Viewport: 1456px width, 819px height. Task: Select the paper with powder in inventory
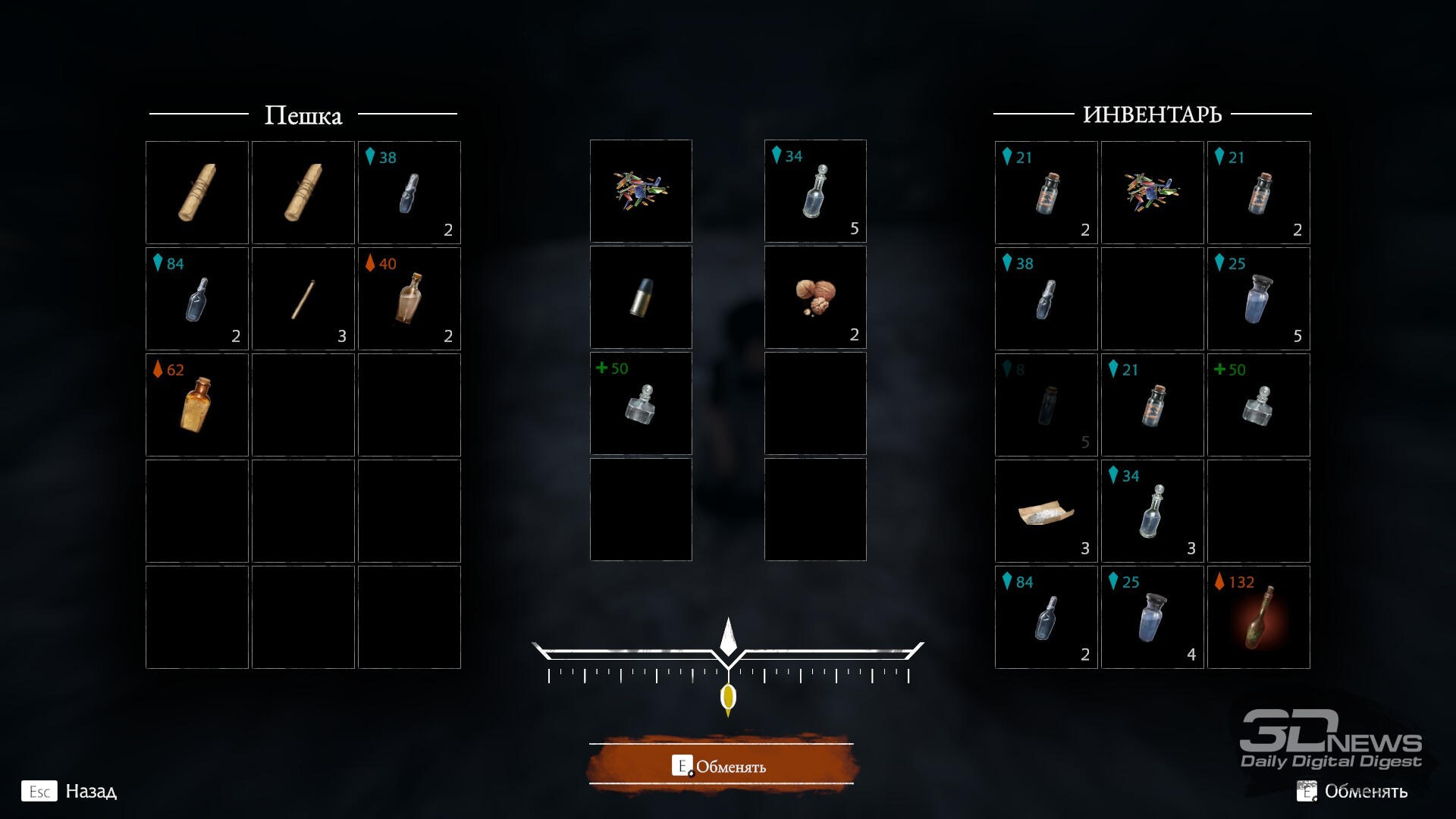tap(1046, 511)
